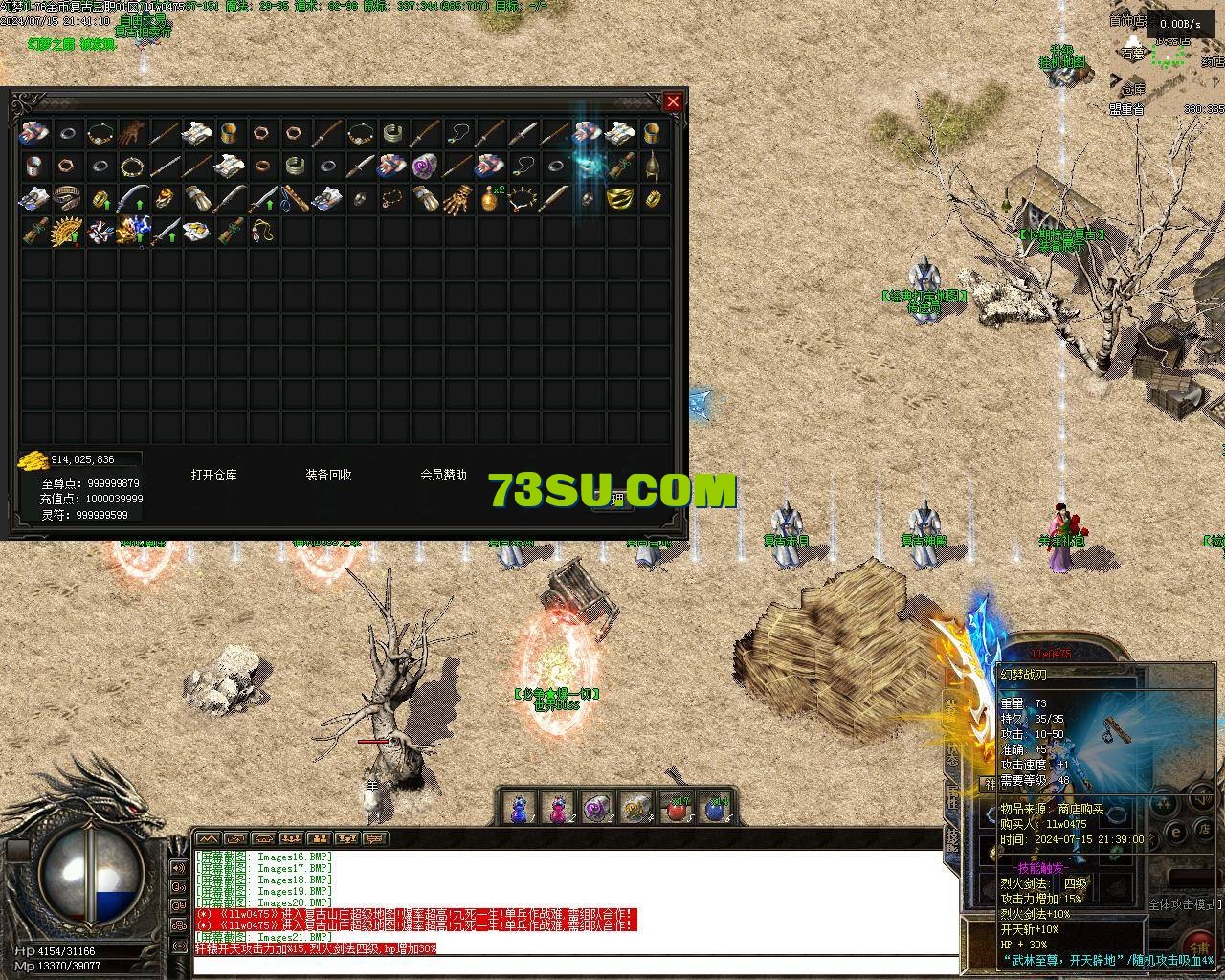Image resolution: width=1225 pixels, height=980 pixels.
Task: Select the golden mask item
Action: (x=620, y=198)
